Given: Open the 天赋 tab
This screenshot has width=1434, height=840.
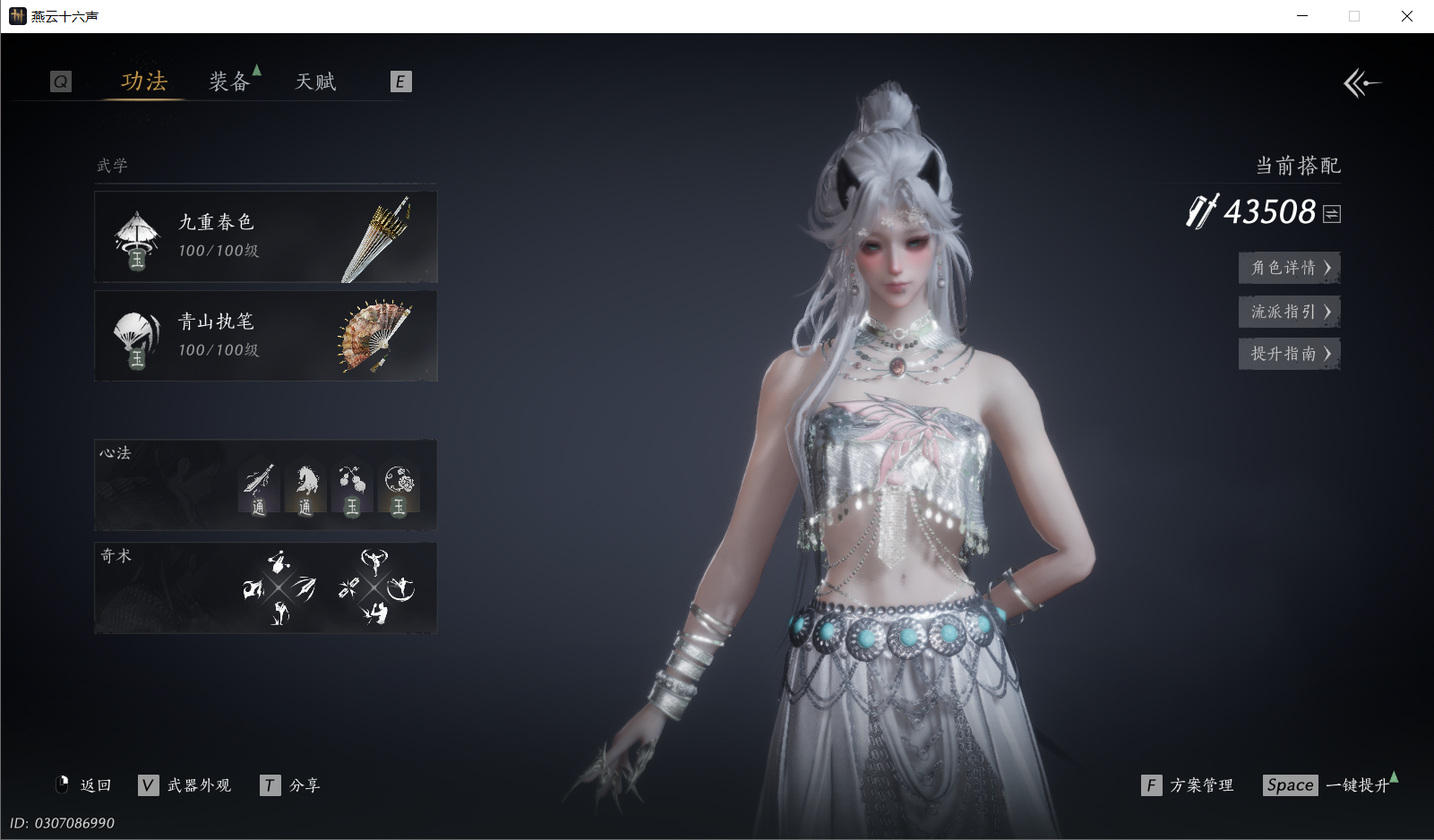Looking at the screenshot, I should pos(315,81).
